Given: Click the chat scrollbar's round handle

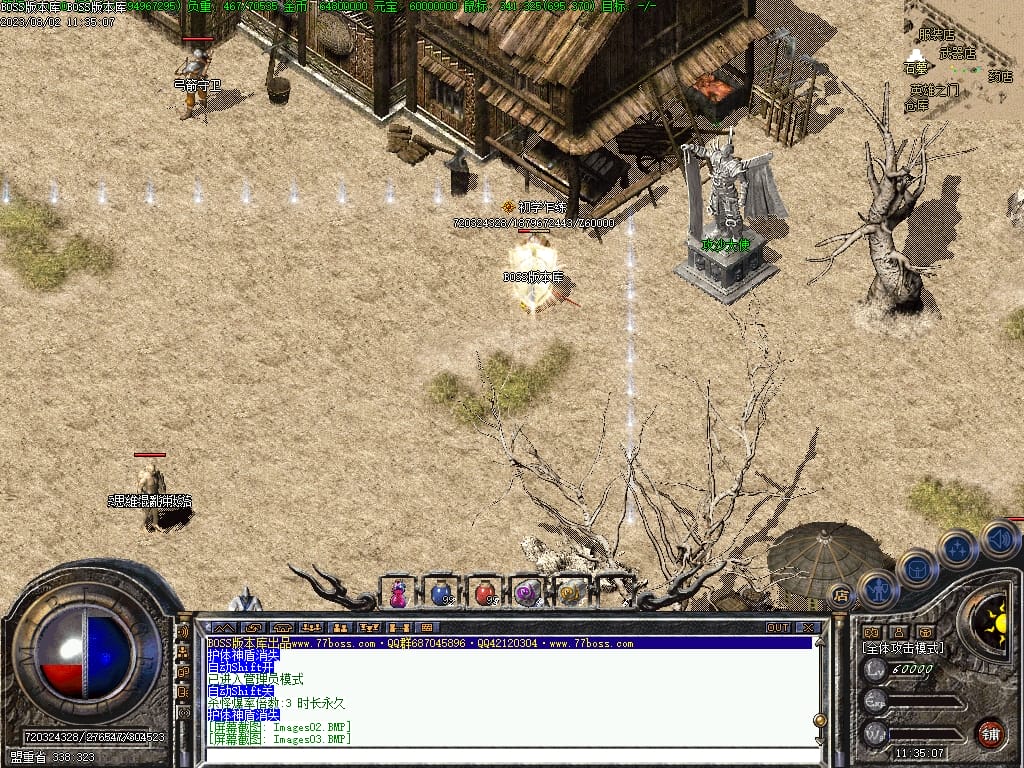Looking at the screenshot, I should 821,718.
